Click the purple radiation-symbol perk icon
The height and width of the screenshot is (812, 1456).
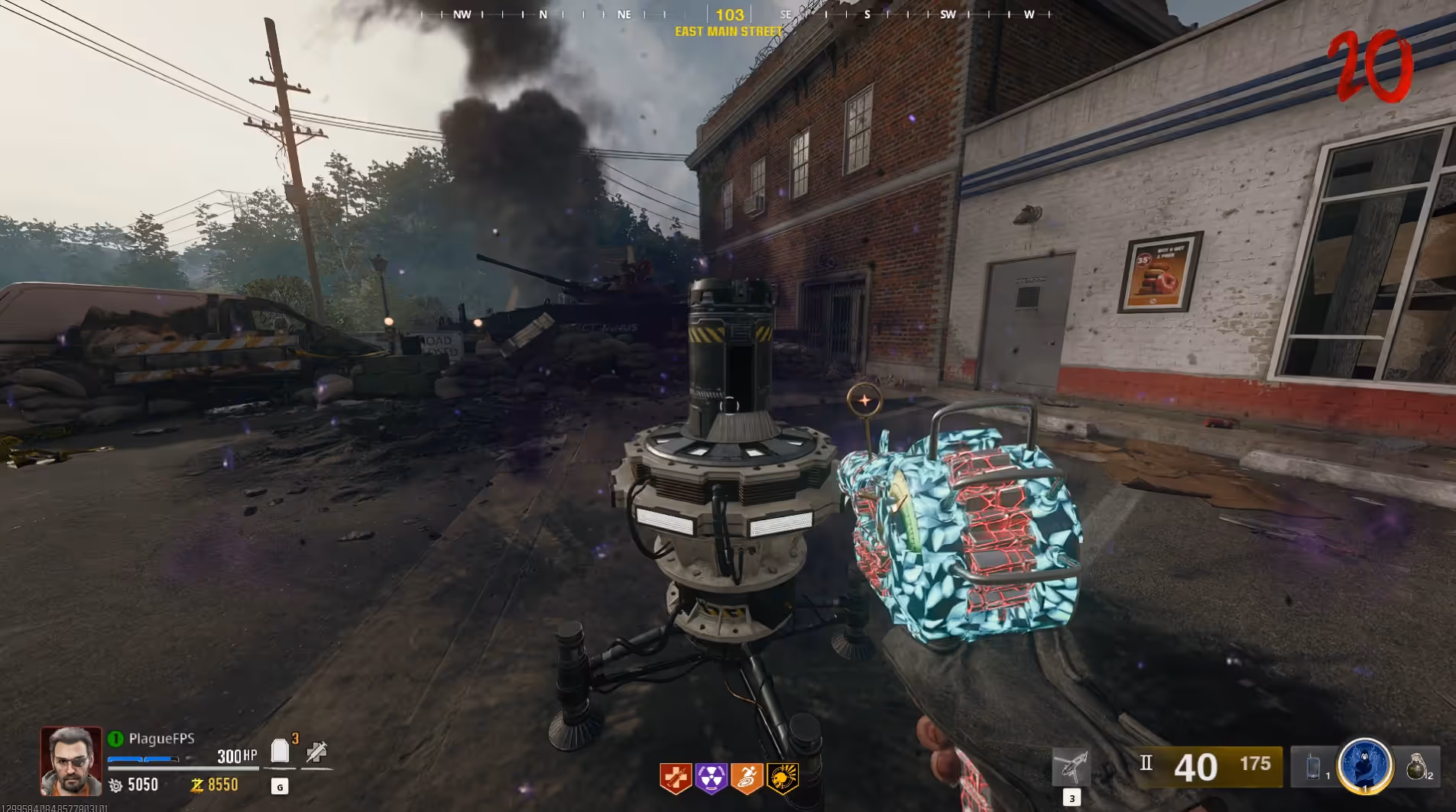tap(712, 778)
